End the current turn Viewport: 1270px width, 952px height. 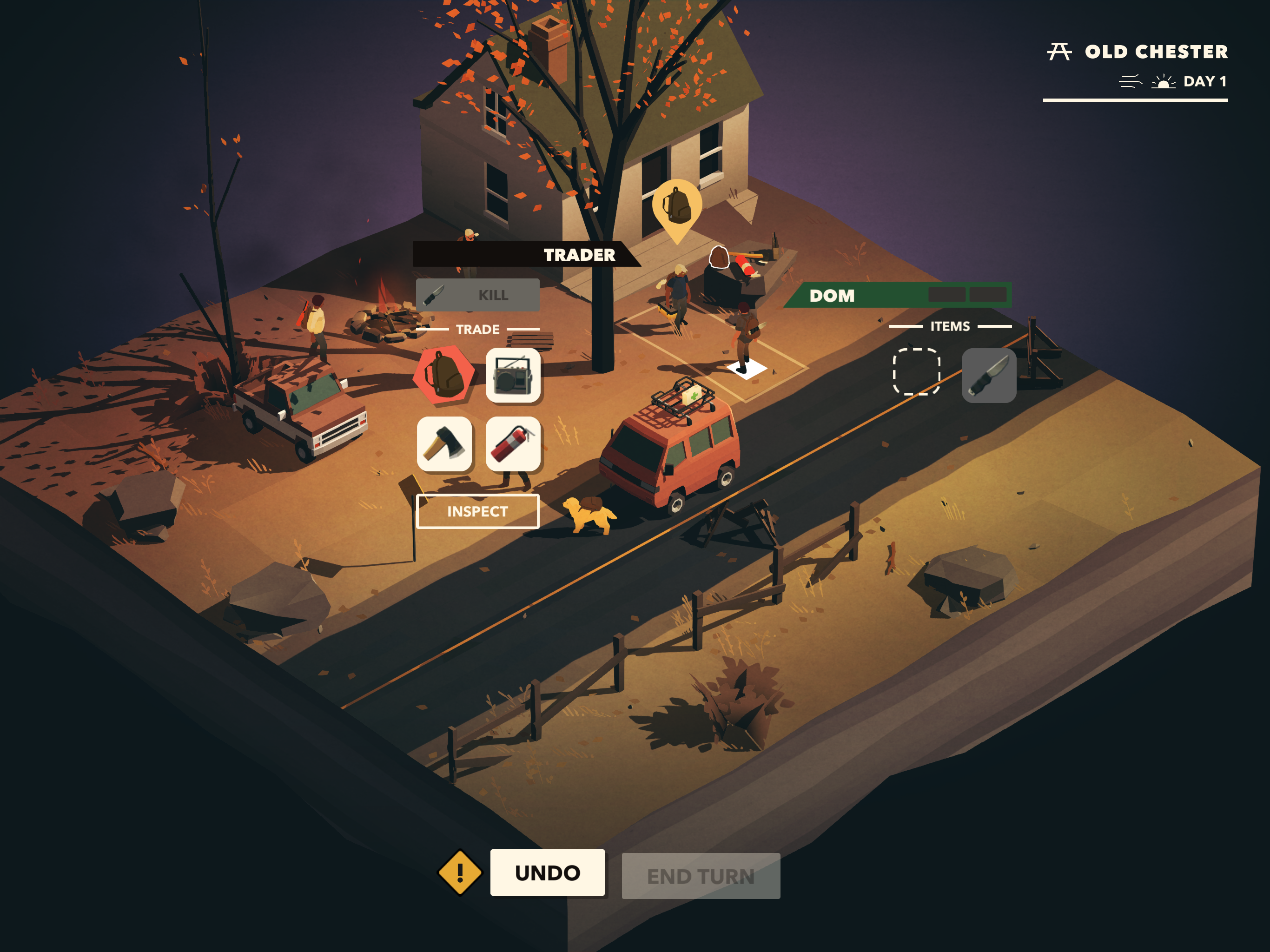pyautogui.click(x=701, y=876)
